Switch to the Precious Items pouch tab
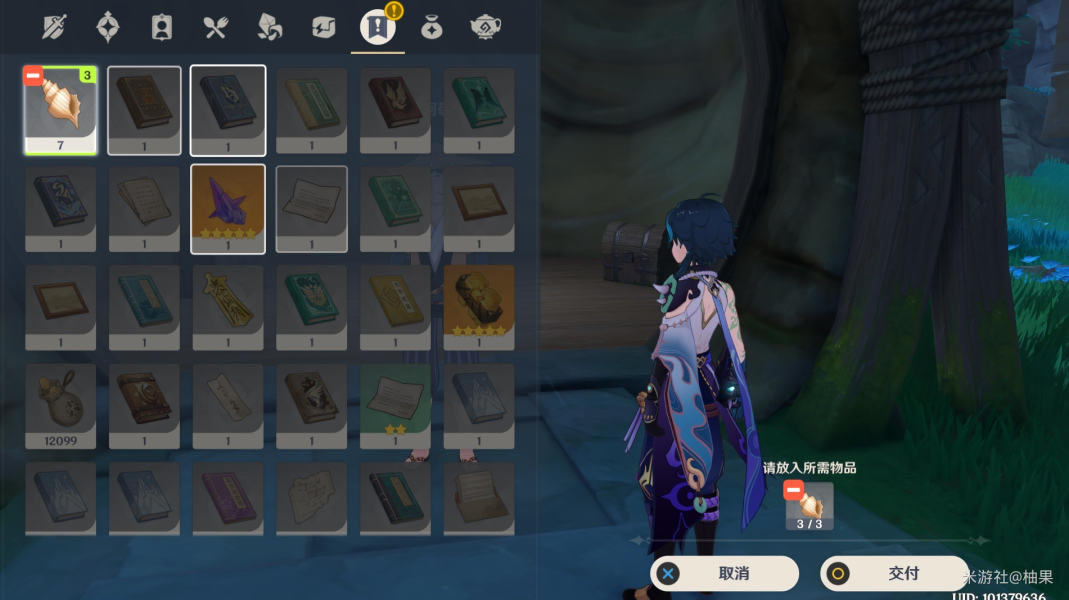The image size is (1069, 600). [x=432, y=27]
